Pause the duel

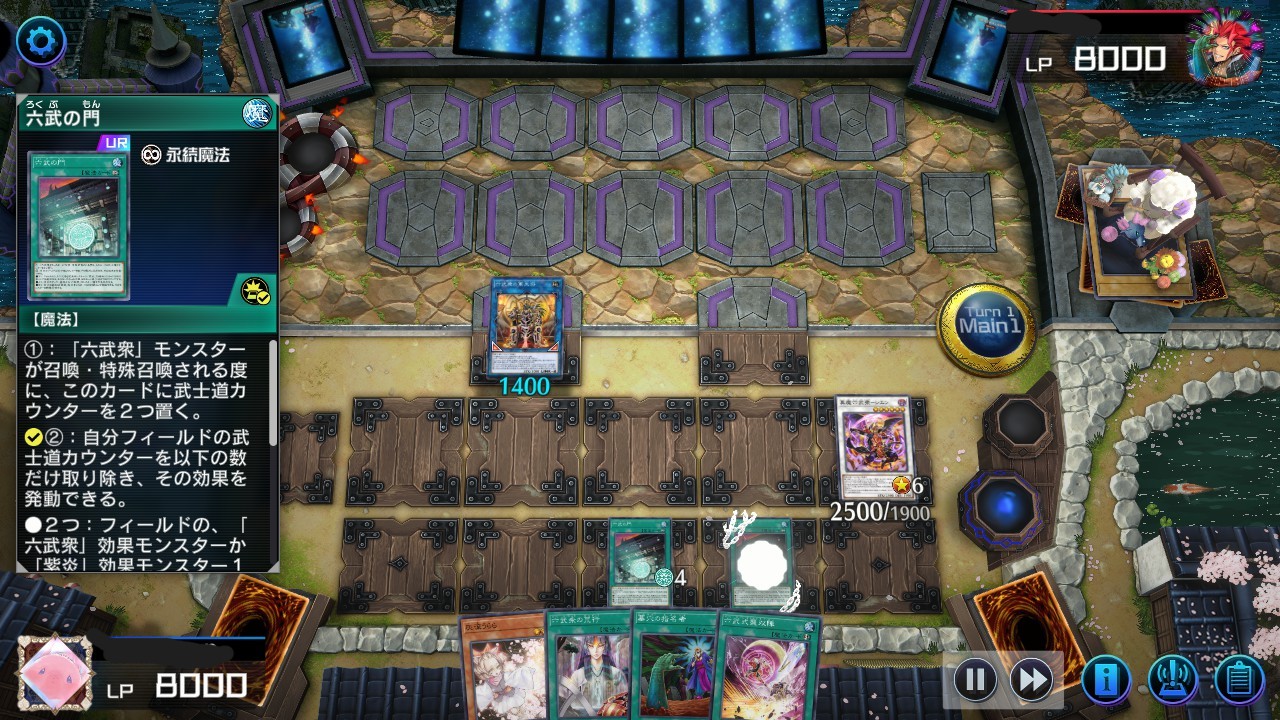click(975, 680)
